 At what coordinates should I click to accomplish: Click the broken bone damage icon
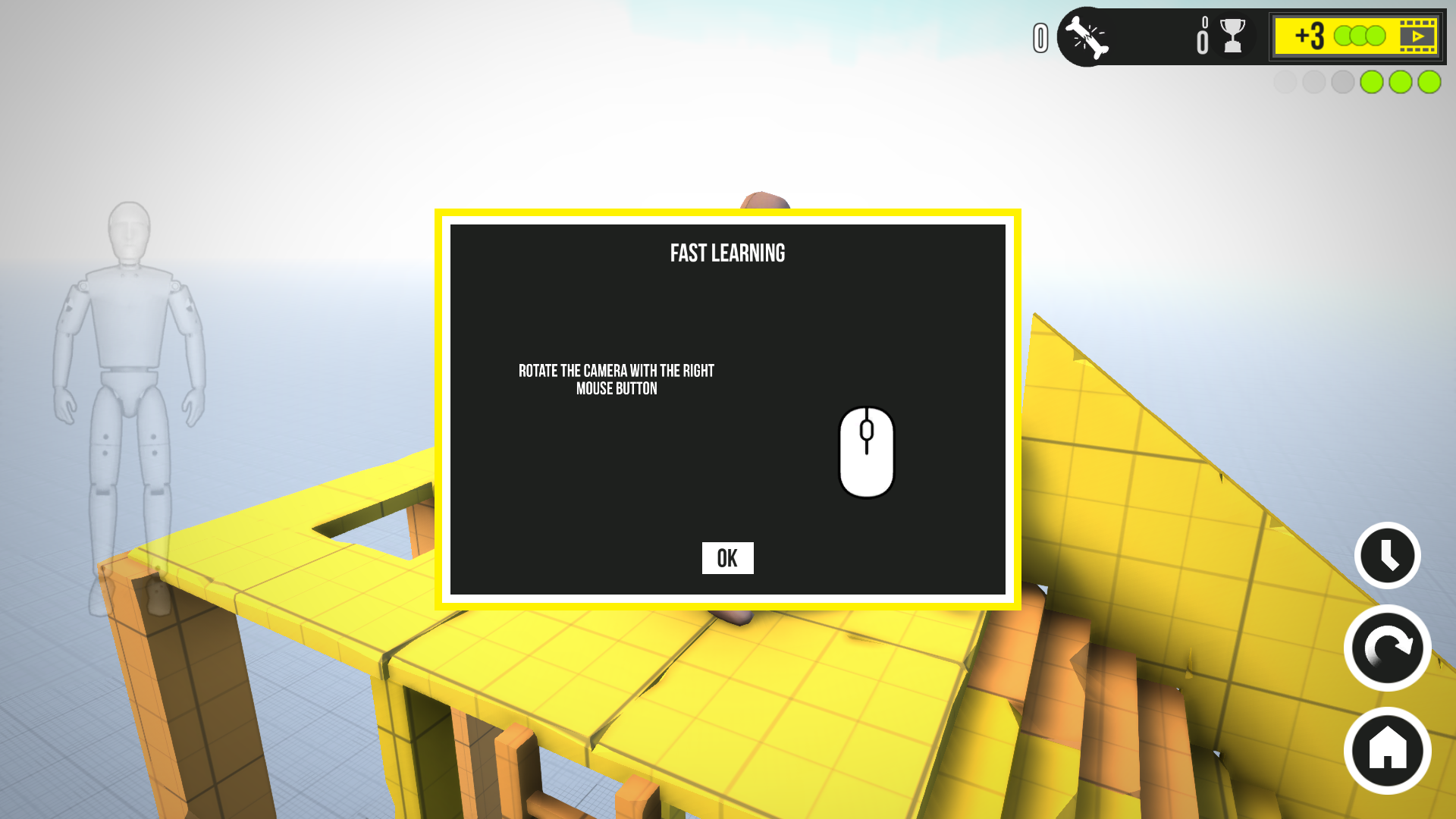coord(1087,36)
